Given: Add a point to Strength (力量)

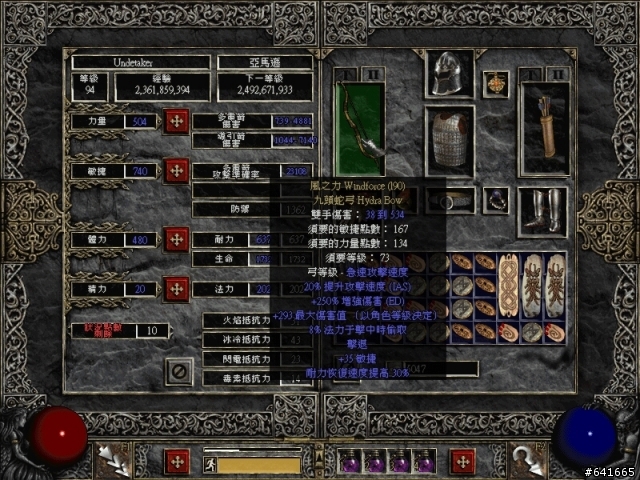Looking at the screenshot, I should click(x=177, y=121).
